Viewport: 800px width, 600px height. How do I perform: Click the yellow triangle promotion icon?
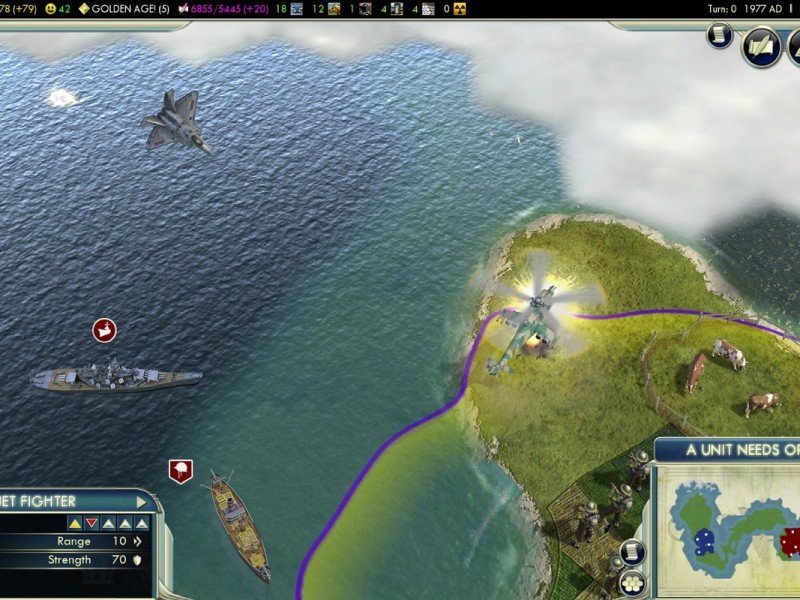click(x=75, y=523)
